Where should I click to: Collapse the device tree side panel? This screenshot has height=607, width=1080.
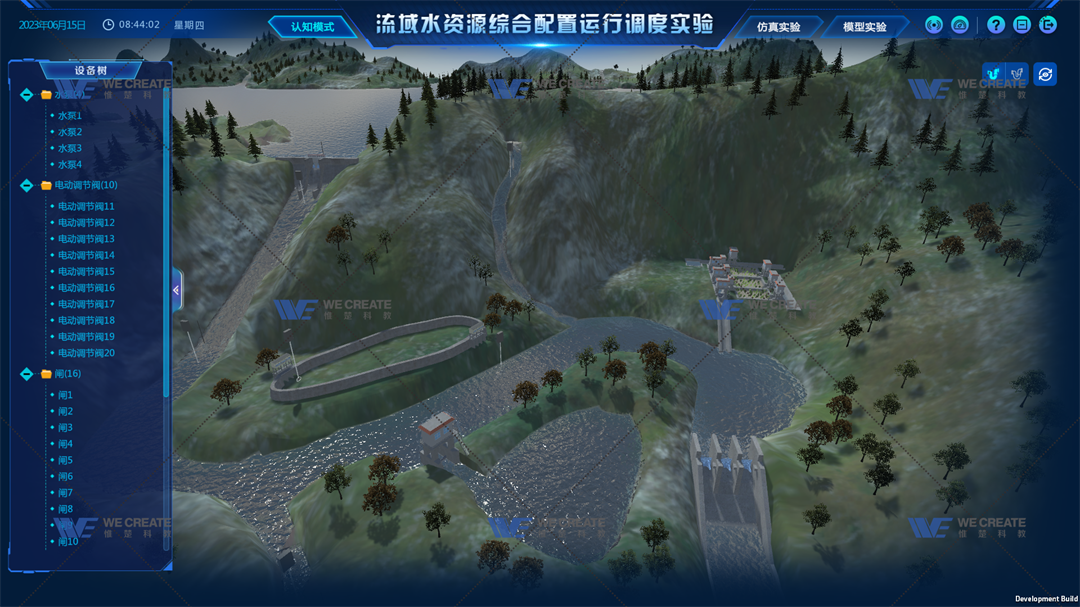click(176, 290)
